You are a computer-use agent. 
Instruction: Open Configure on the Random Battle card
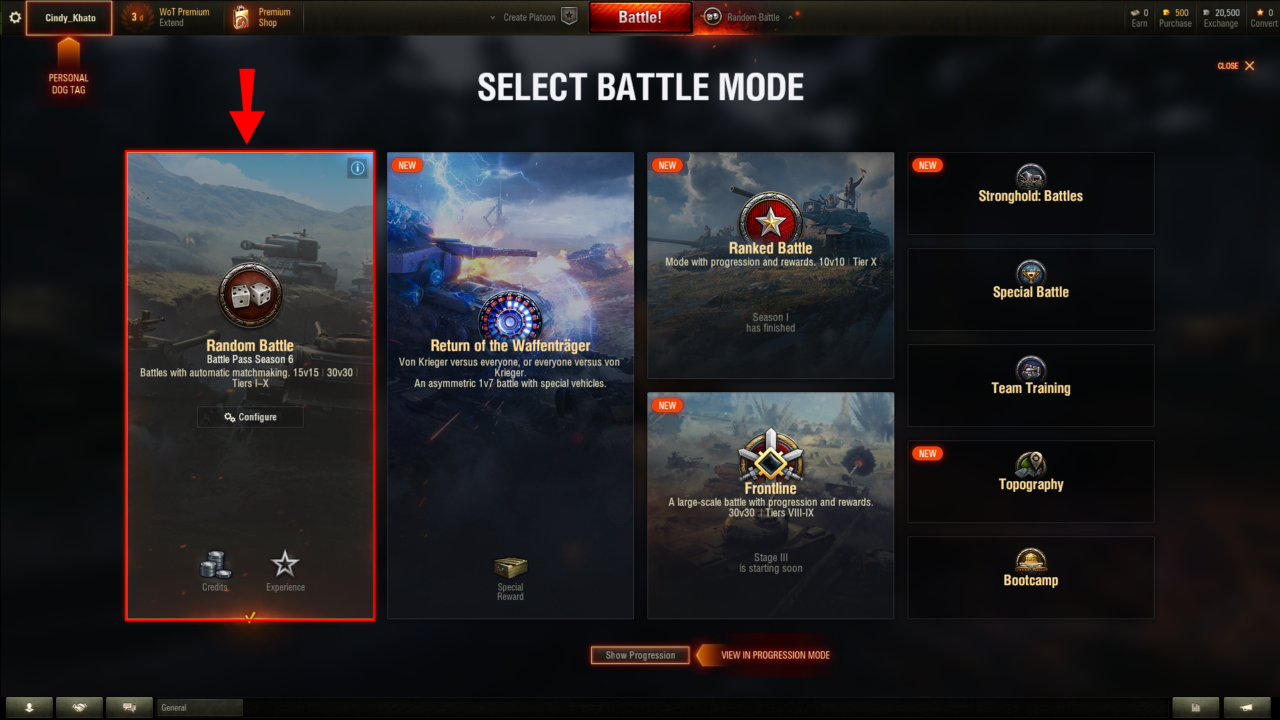pos(250,416)
